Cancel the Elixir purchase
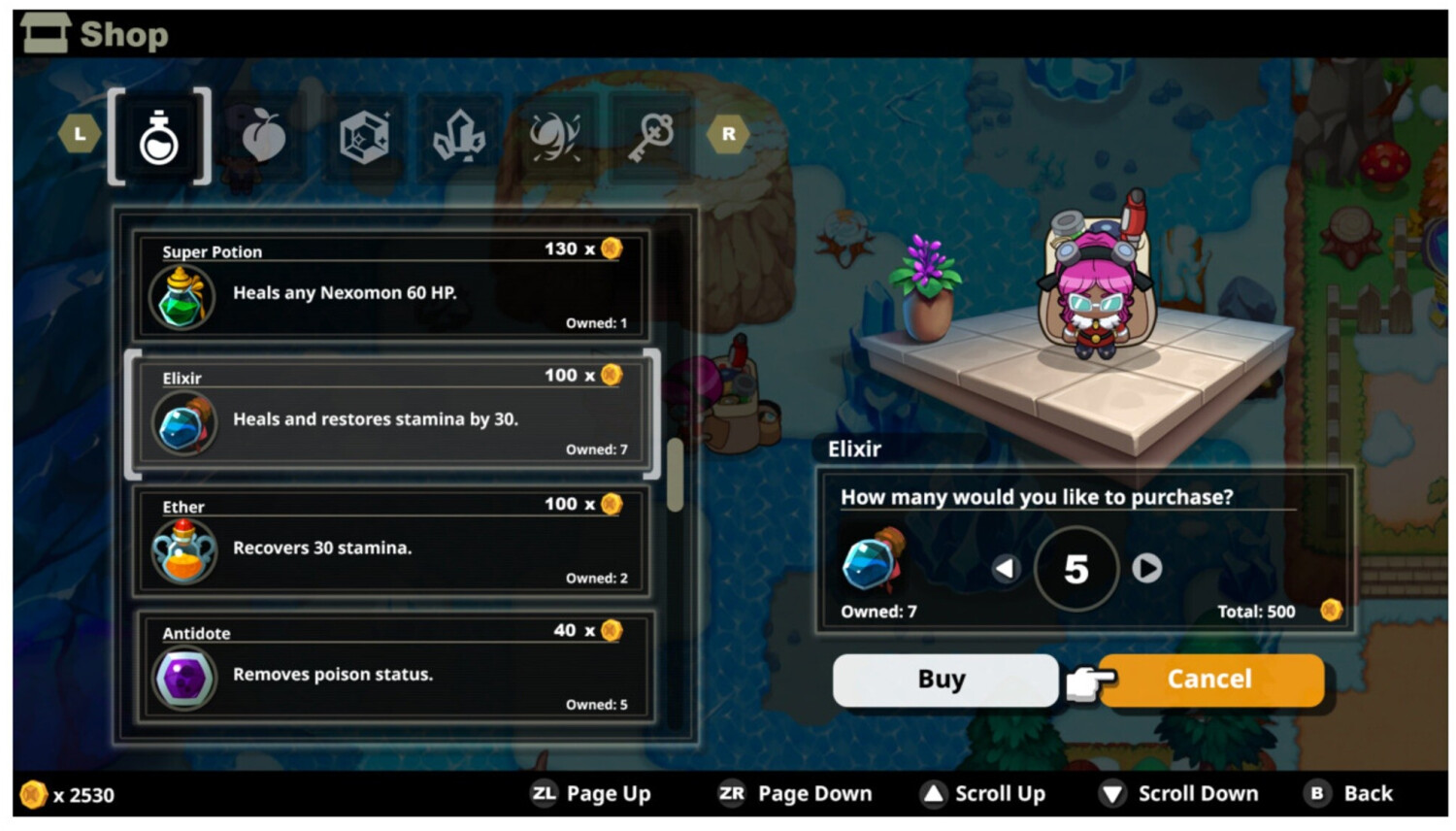The width and height of the screenshot is (1456, 831). click(1210, 679)
